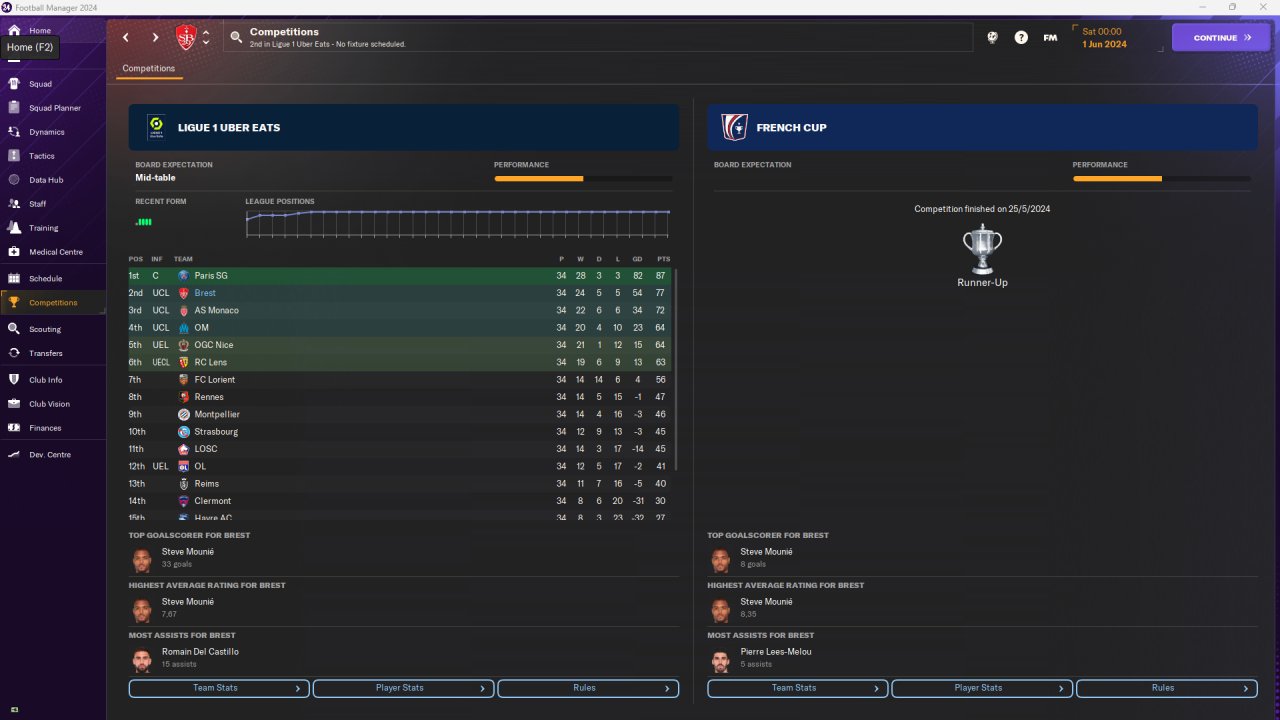Viewport: 1280px width, 720px height.
Task: View Ligue 1 Team Stats
Action: pyautogui.click(x=219, y=688)
